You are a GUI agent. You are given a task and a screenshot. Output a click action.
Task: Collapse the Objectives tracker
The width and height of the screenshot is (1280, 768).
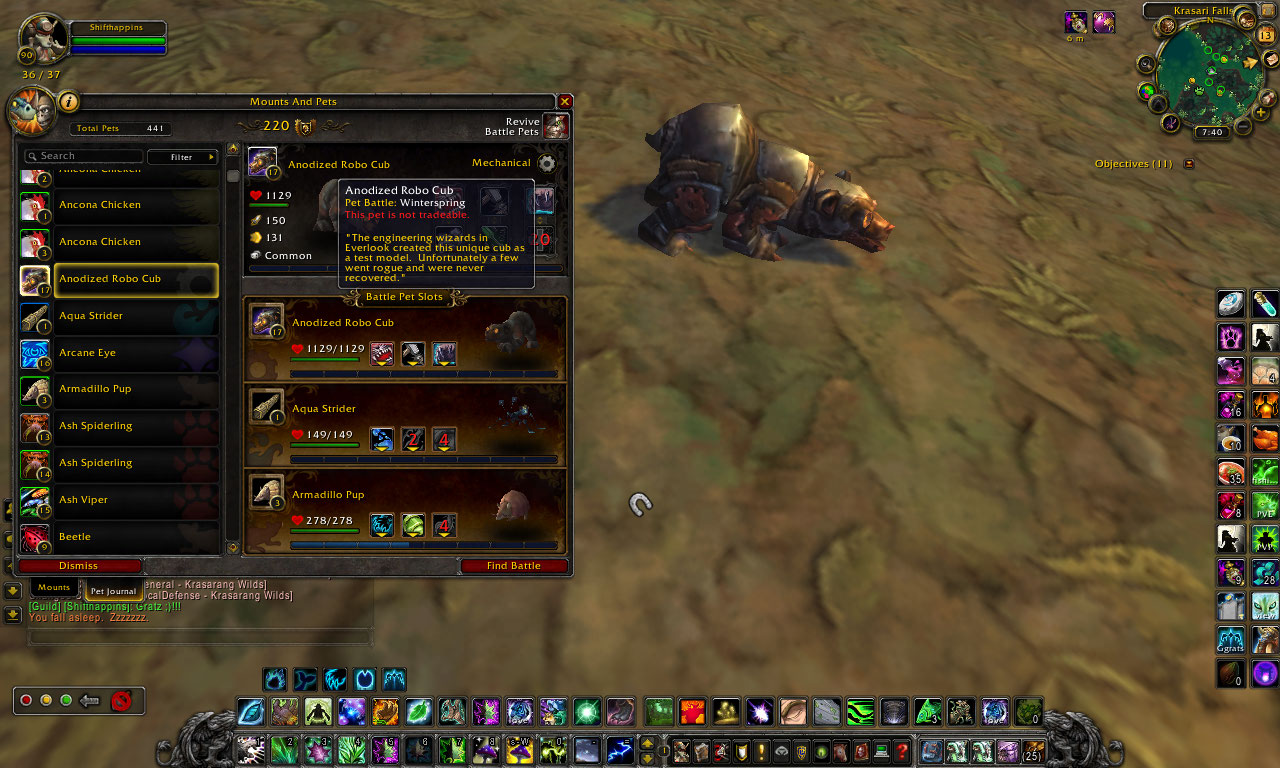pos(1188,163)
